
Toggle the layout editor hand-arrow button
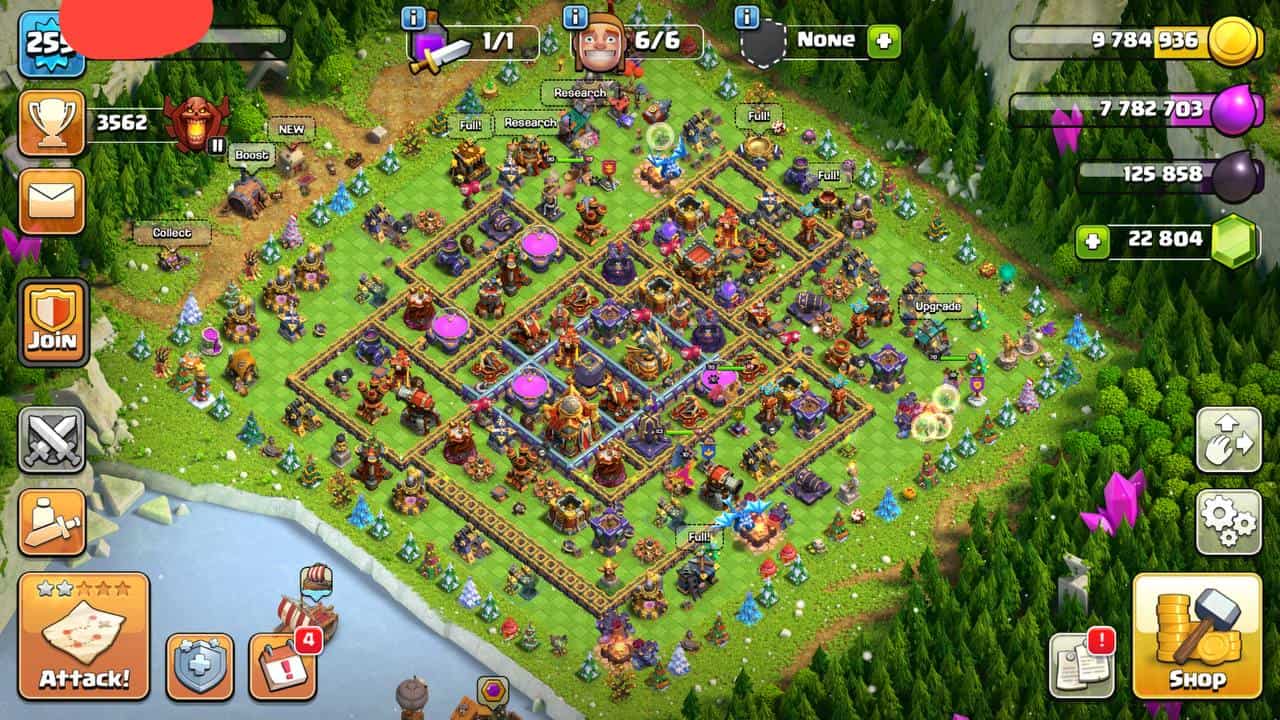coord(1228,440)
